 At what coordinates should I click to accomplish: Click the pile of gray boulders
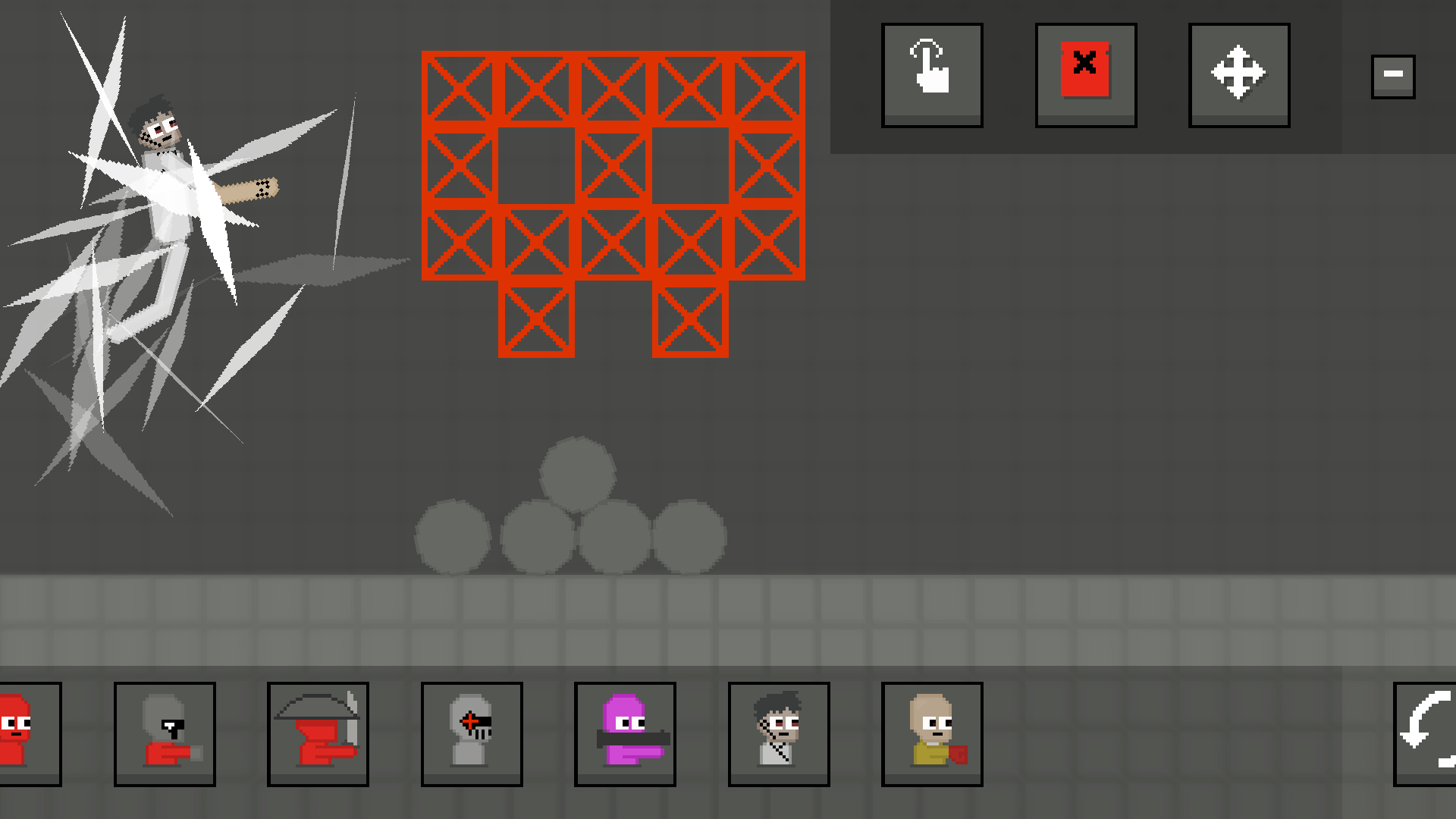click(x=573, y=516)
